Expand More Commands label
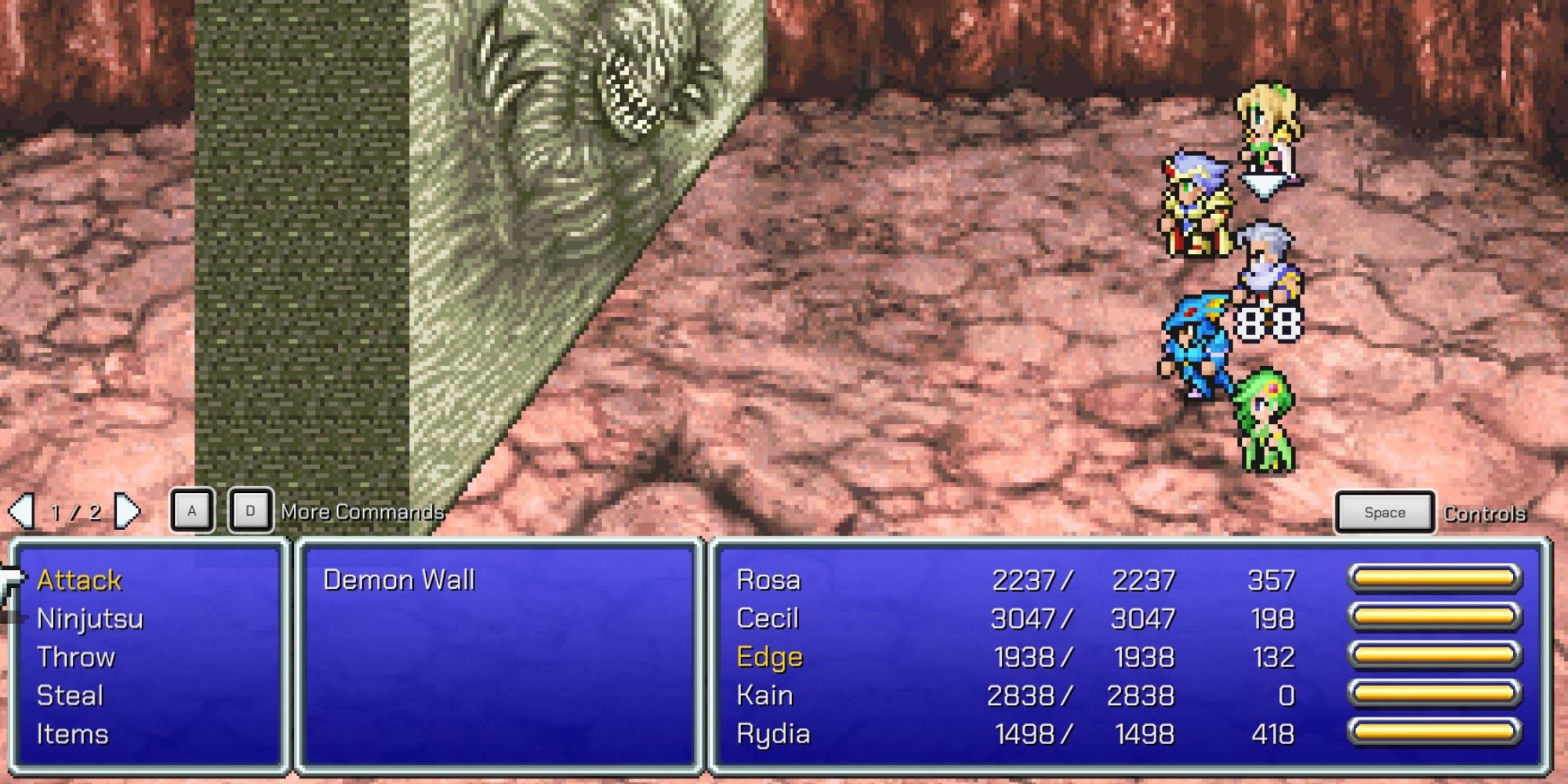 [x=362, y=512]
